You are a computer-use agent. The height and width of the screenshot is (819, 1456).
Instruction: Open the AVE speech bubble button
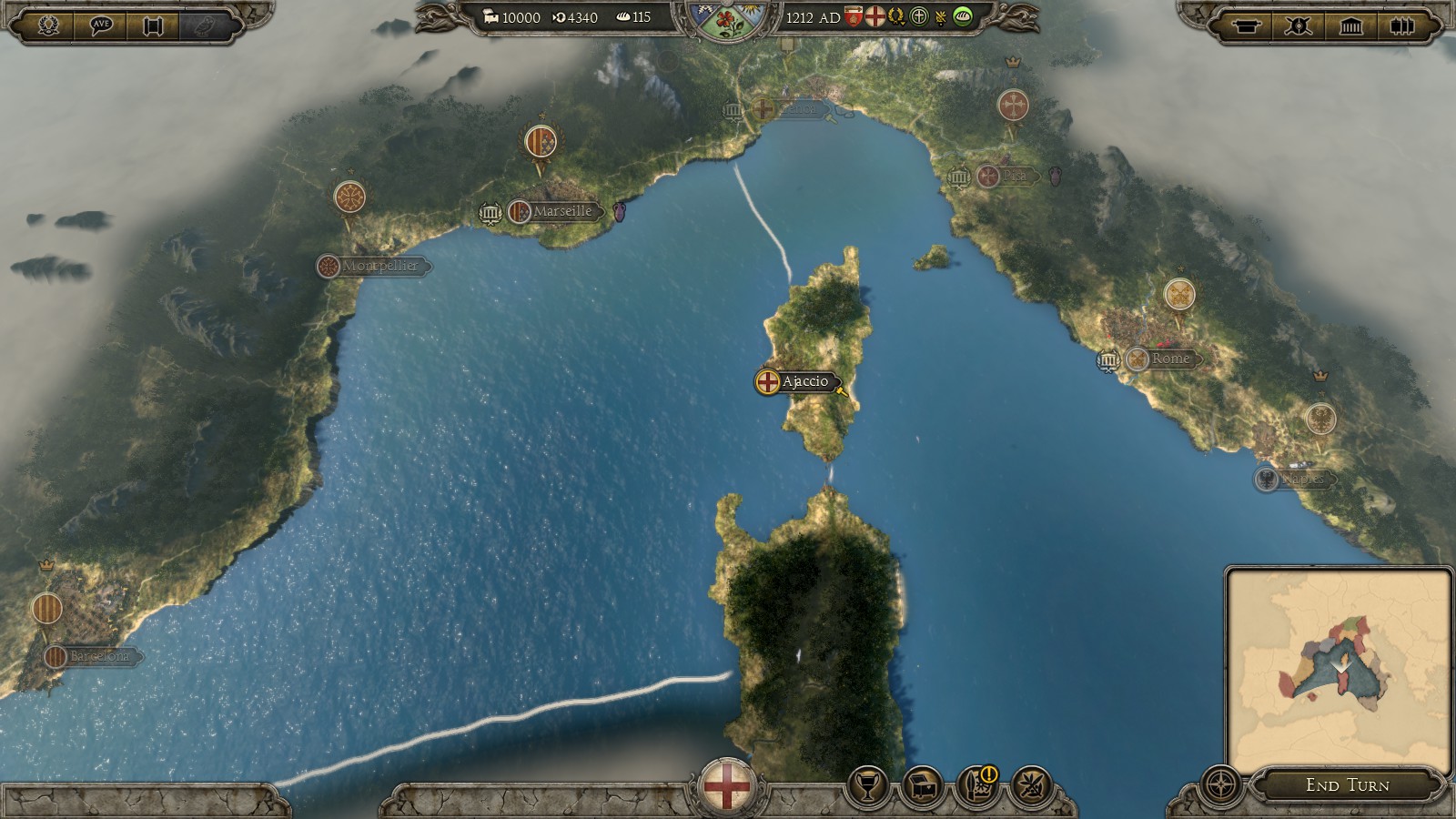pos(101,25)
